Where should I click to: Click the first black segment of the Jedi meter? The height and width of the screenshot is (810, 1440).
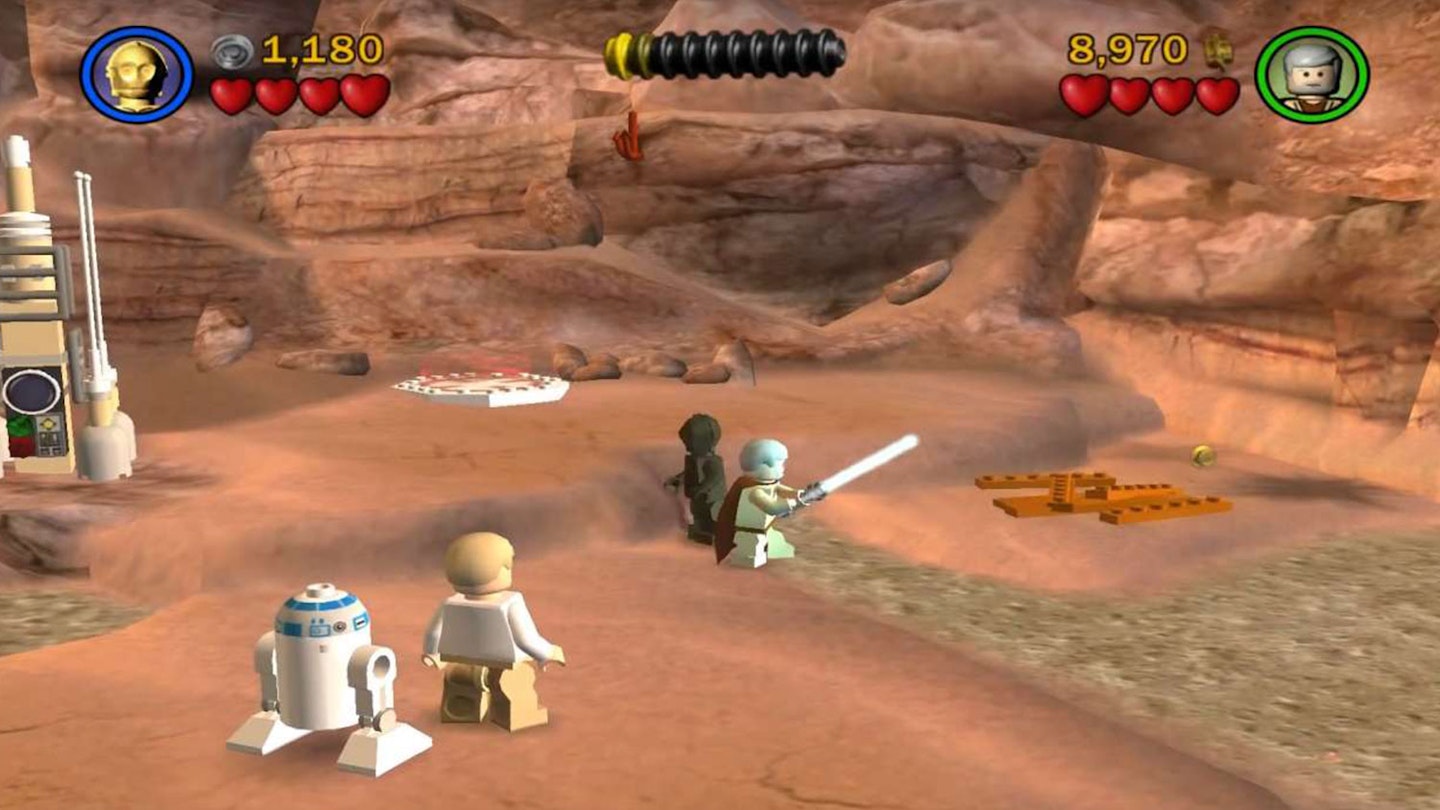pyautogui.click(x=665, y=45)
